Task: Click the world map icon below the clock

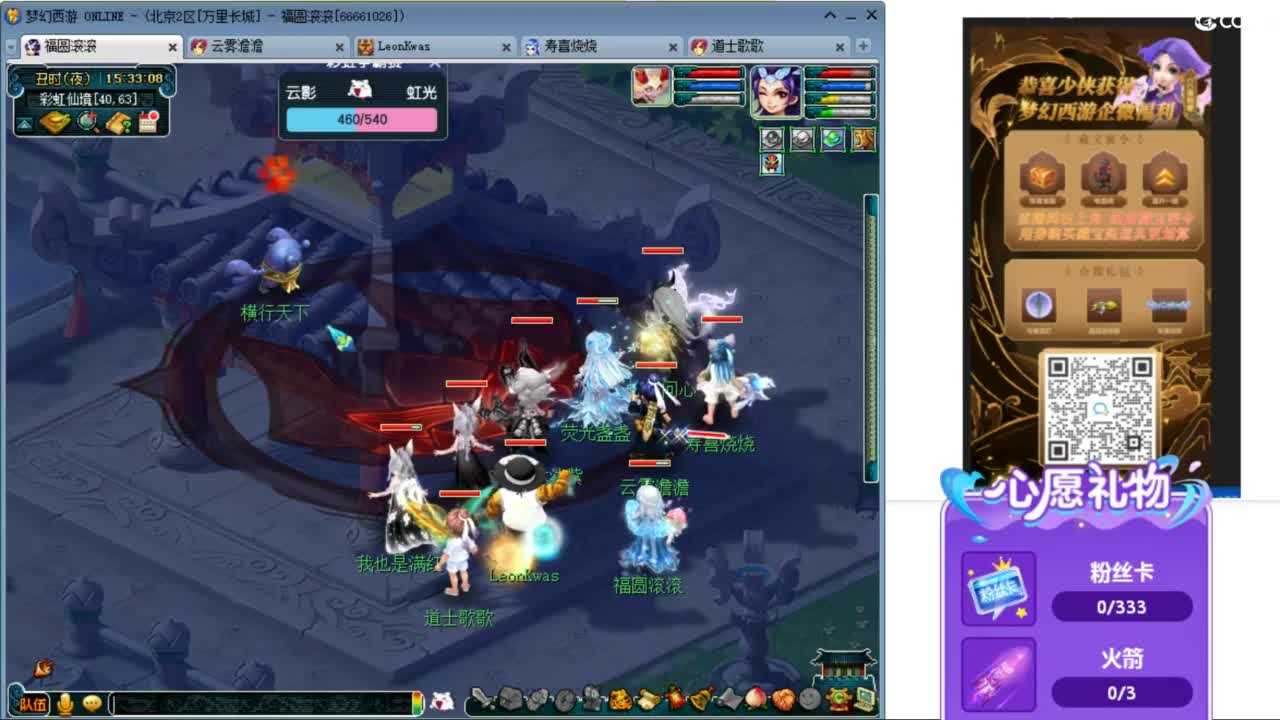Action: coord(87,121)
